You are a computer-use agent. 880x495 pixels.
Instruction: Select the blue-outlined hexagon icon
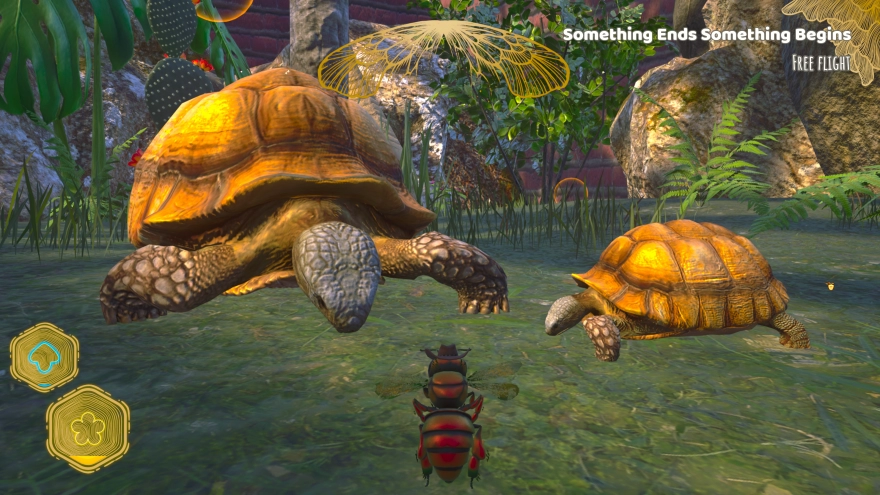point(44,356)
